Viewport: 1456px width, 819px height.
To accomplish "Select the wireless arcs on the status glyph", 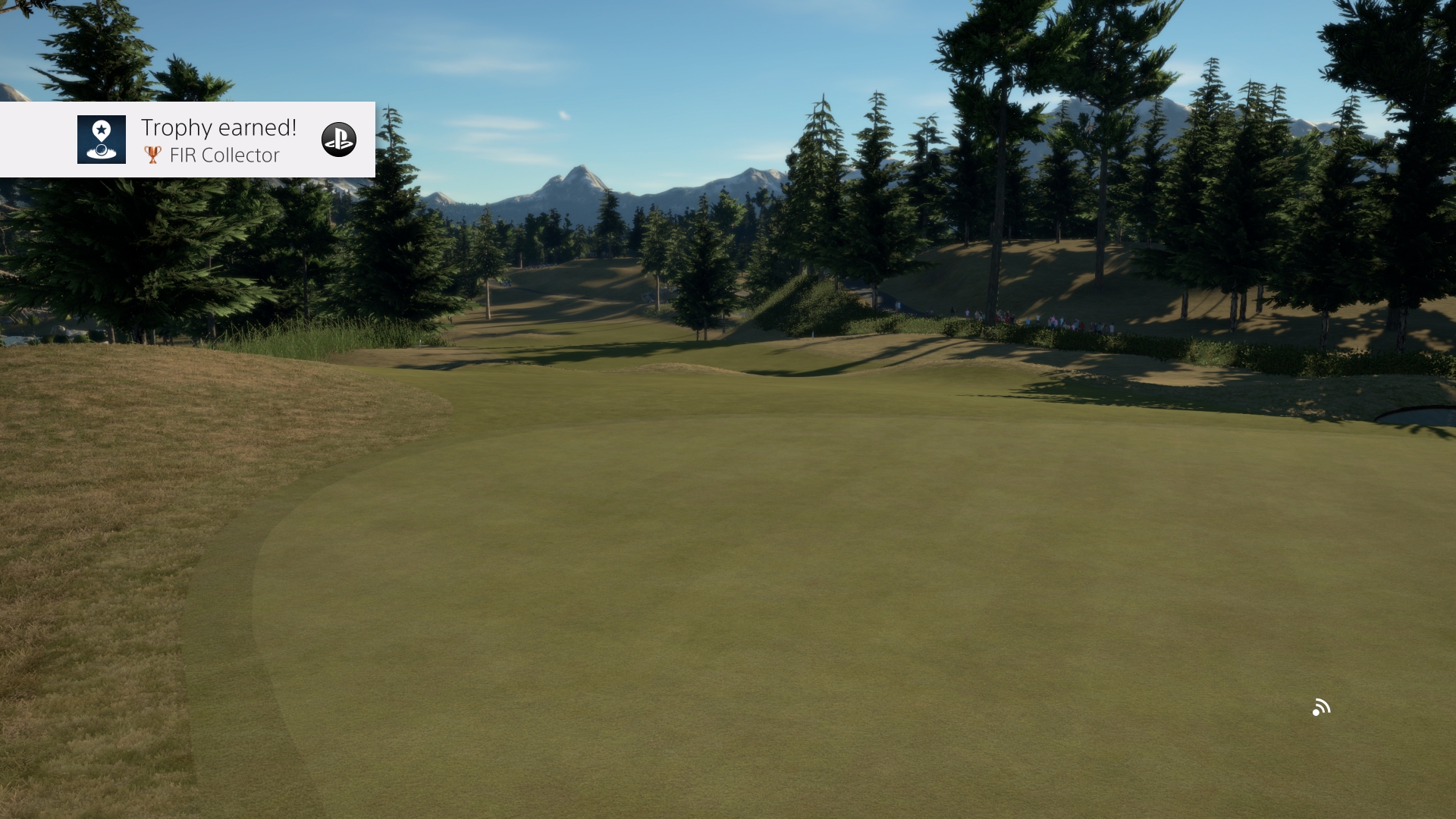I will [1326, 703].
